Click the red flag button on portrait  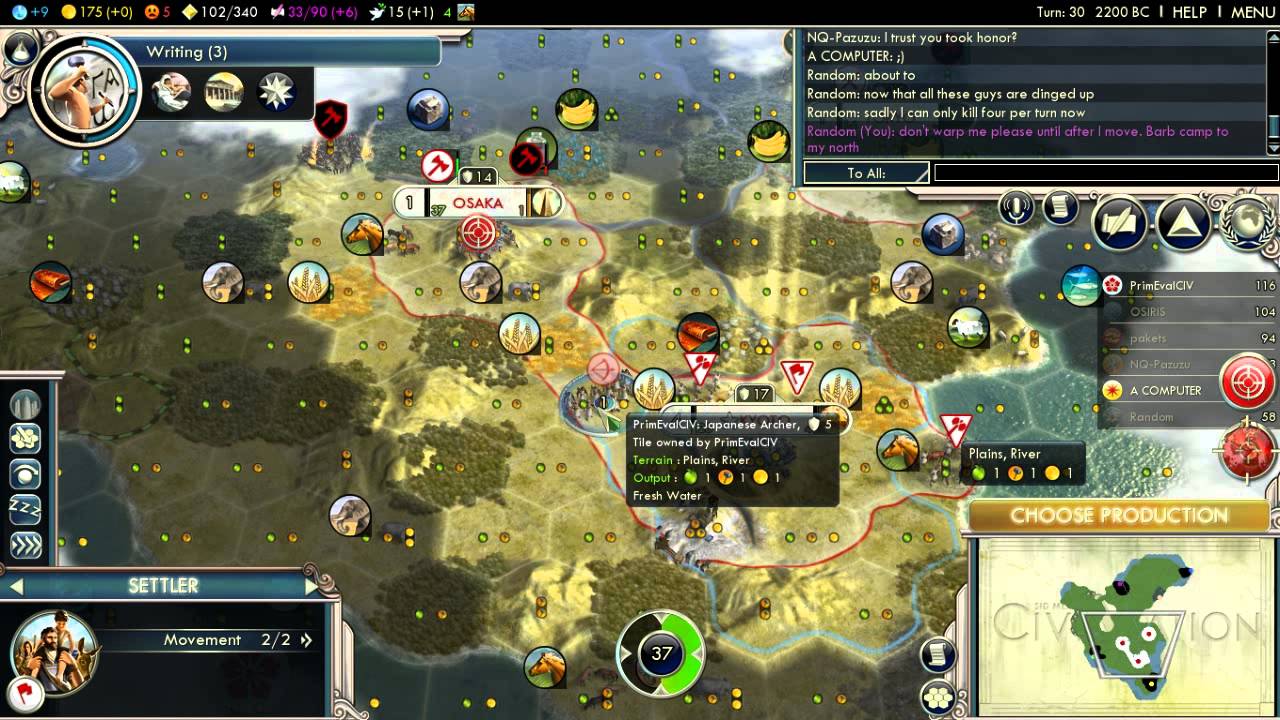pos(22,692)
